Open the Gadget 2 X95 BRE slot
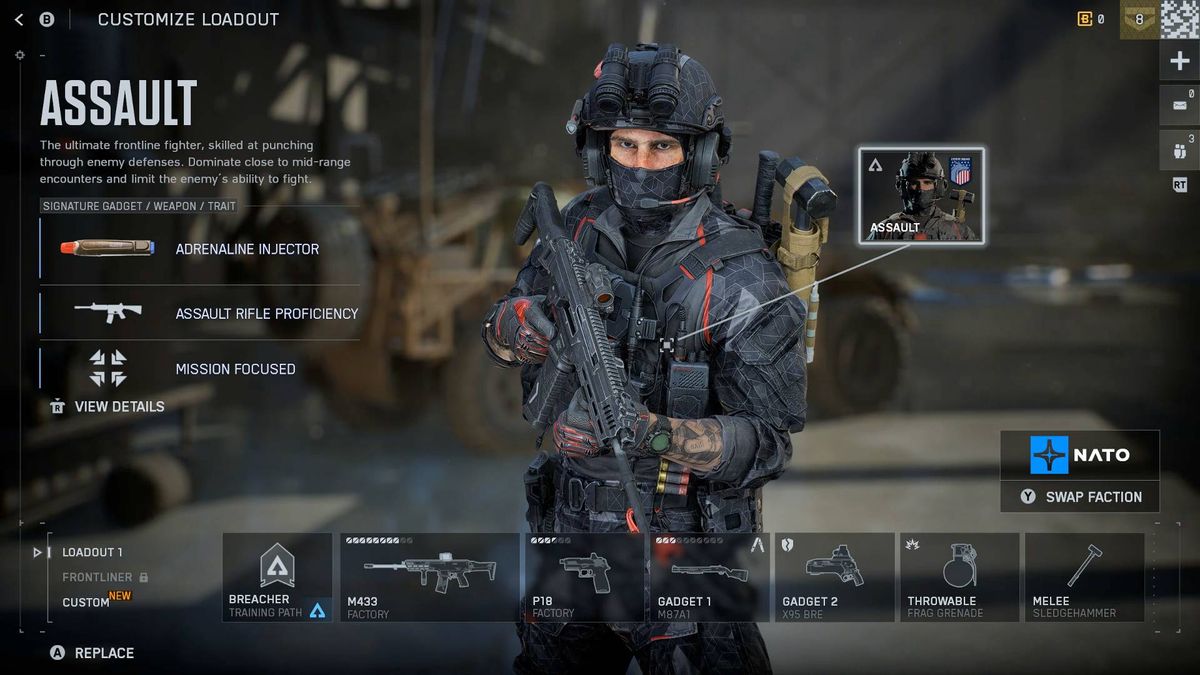The width and height of the screenshot is (1200, 675). click(834, 577)
